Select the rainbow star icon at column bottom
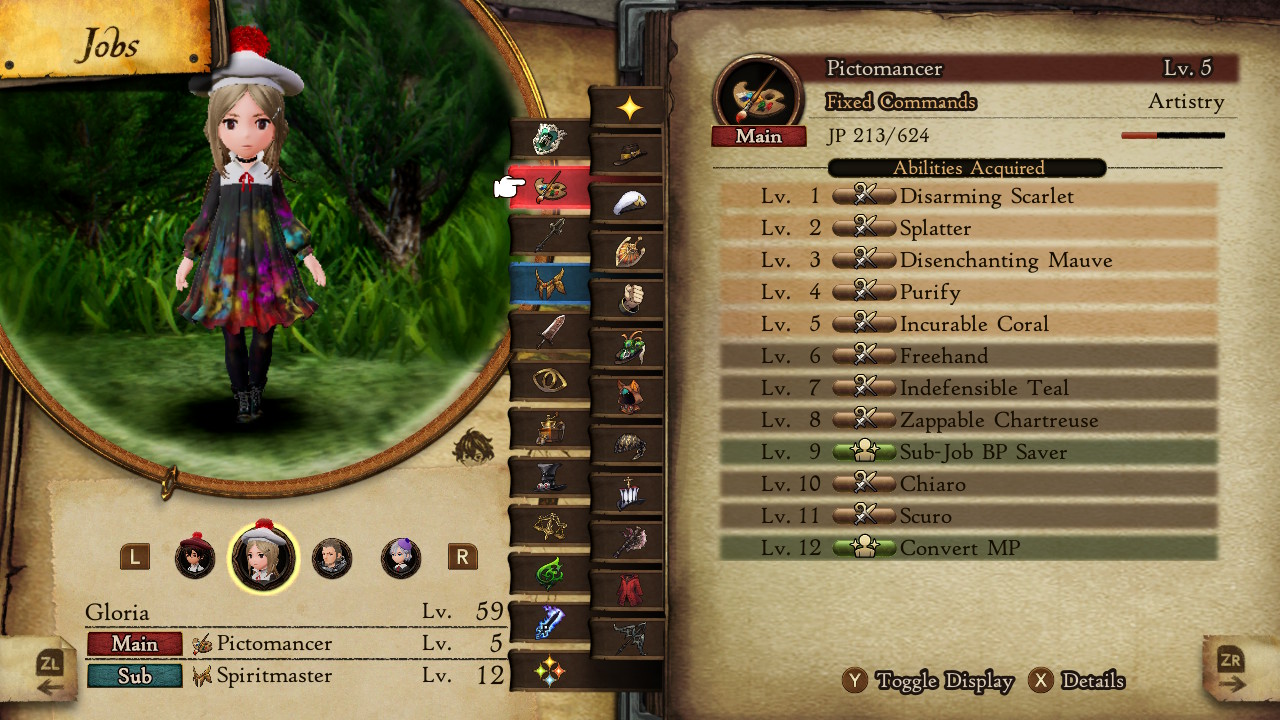The image size is (1280, 720). [x=550, y=669]
